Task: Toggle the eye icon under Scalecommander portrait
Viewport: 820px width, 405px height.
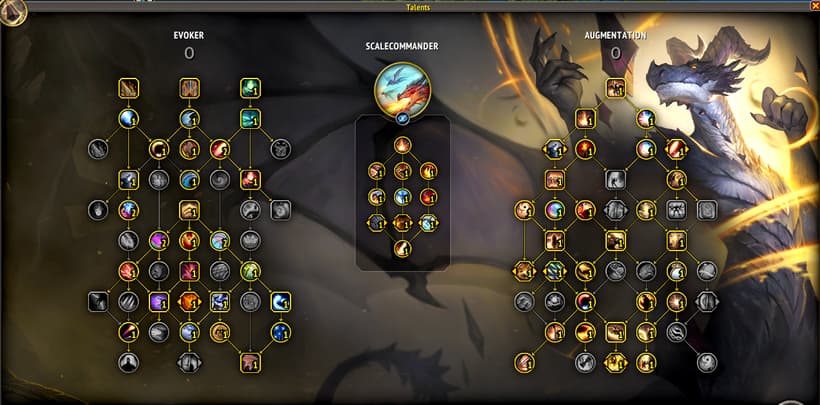Action: click(402, 119)
